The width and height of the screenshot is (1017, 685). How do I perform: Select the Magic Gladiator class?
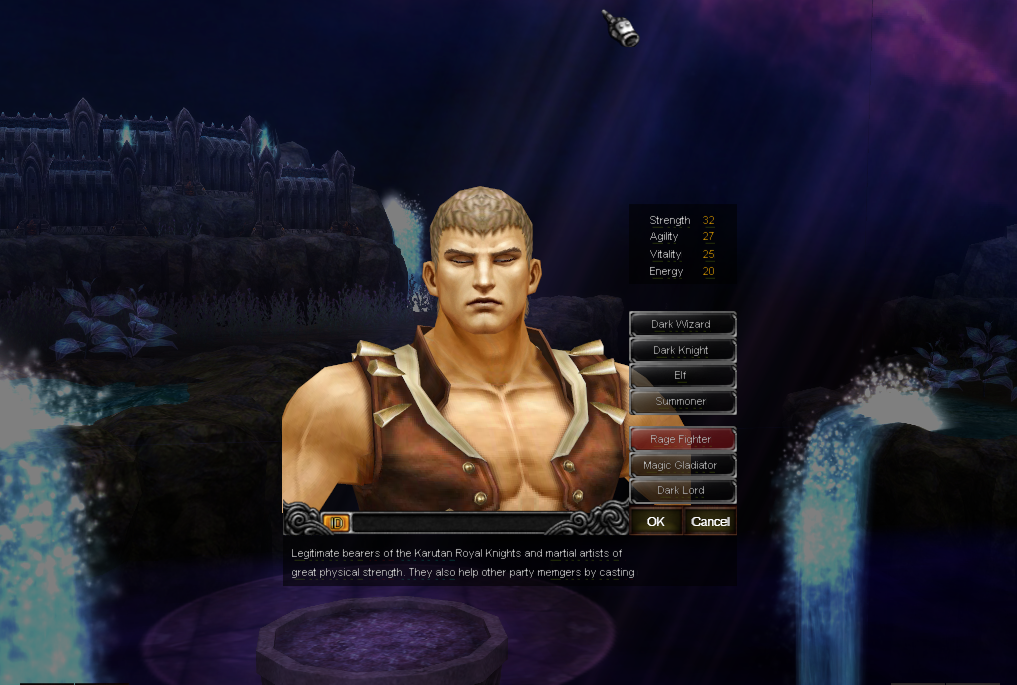[682, 465]
